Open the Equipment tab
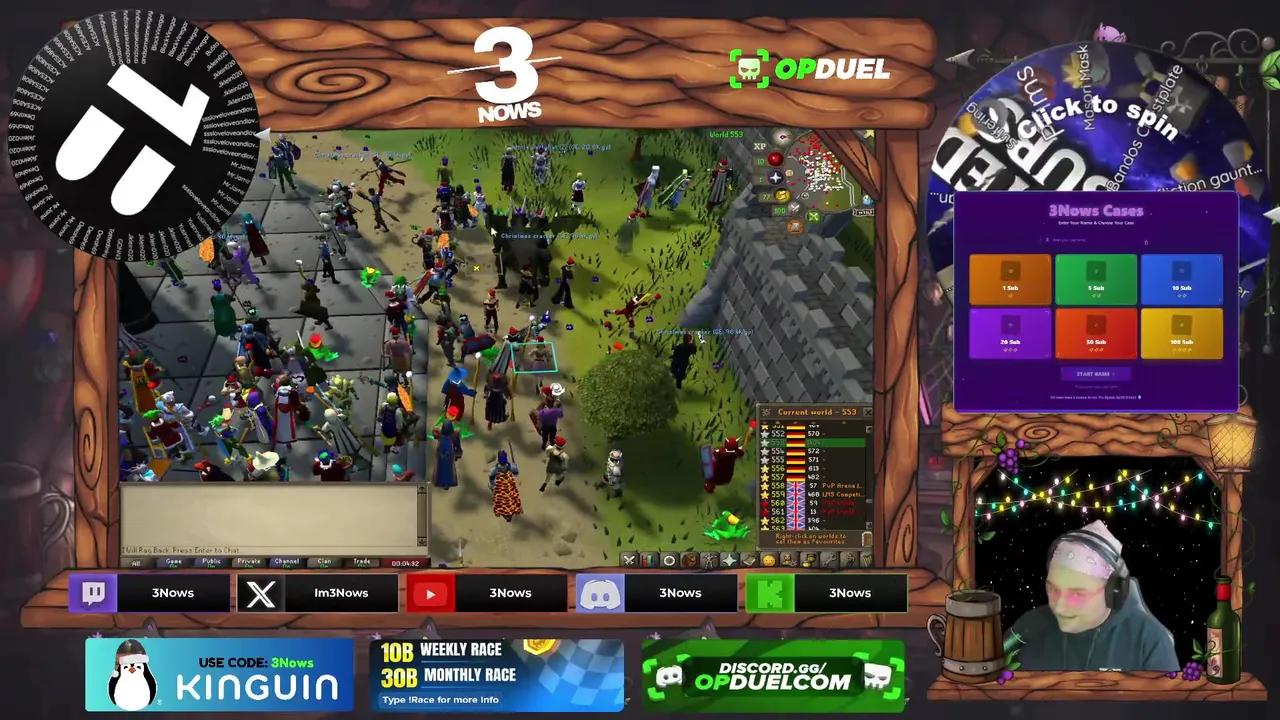The image size is (1280, 720). click(x=709, y=560)
